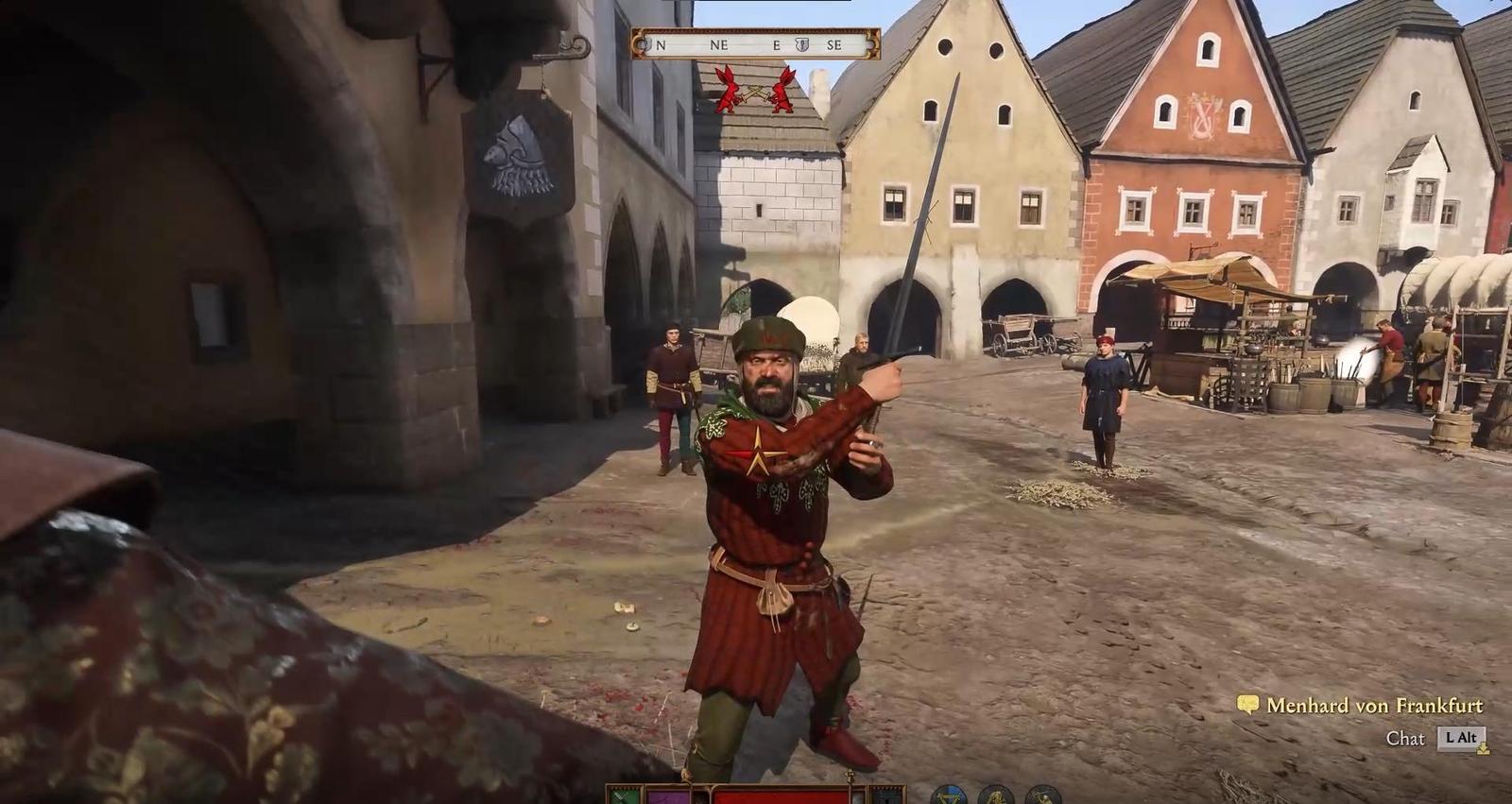Select the N heading on the compass strip
The image size is (1512, 804).
tap(661, 44)
